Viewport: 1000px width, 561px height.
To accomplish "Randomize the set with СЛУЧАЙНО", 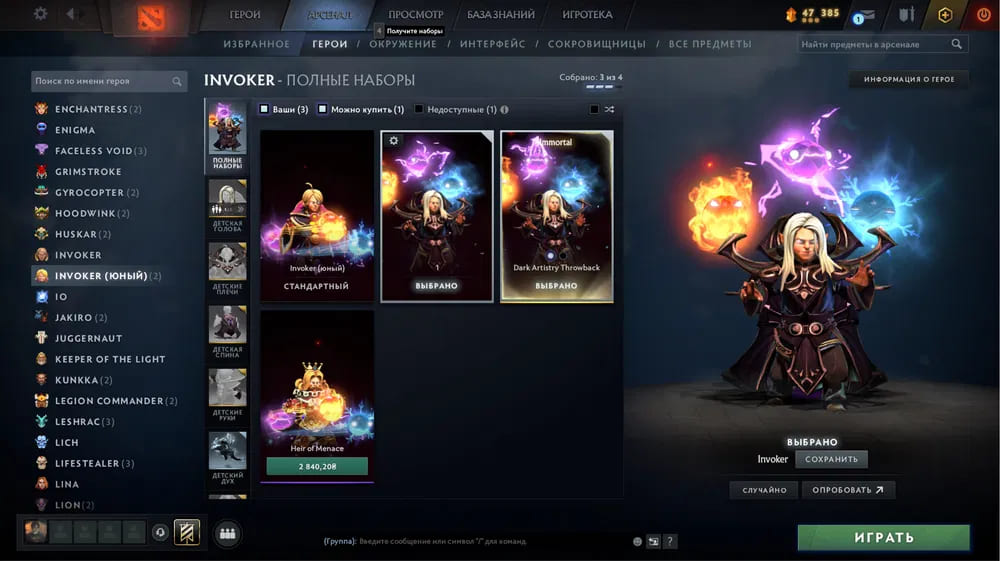I will coord(764,490).
